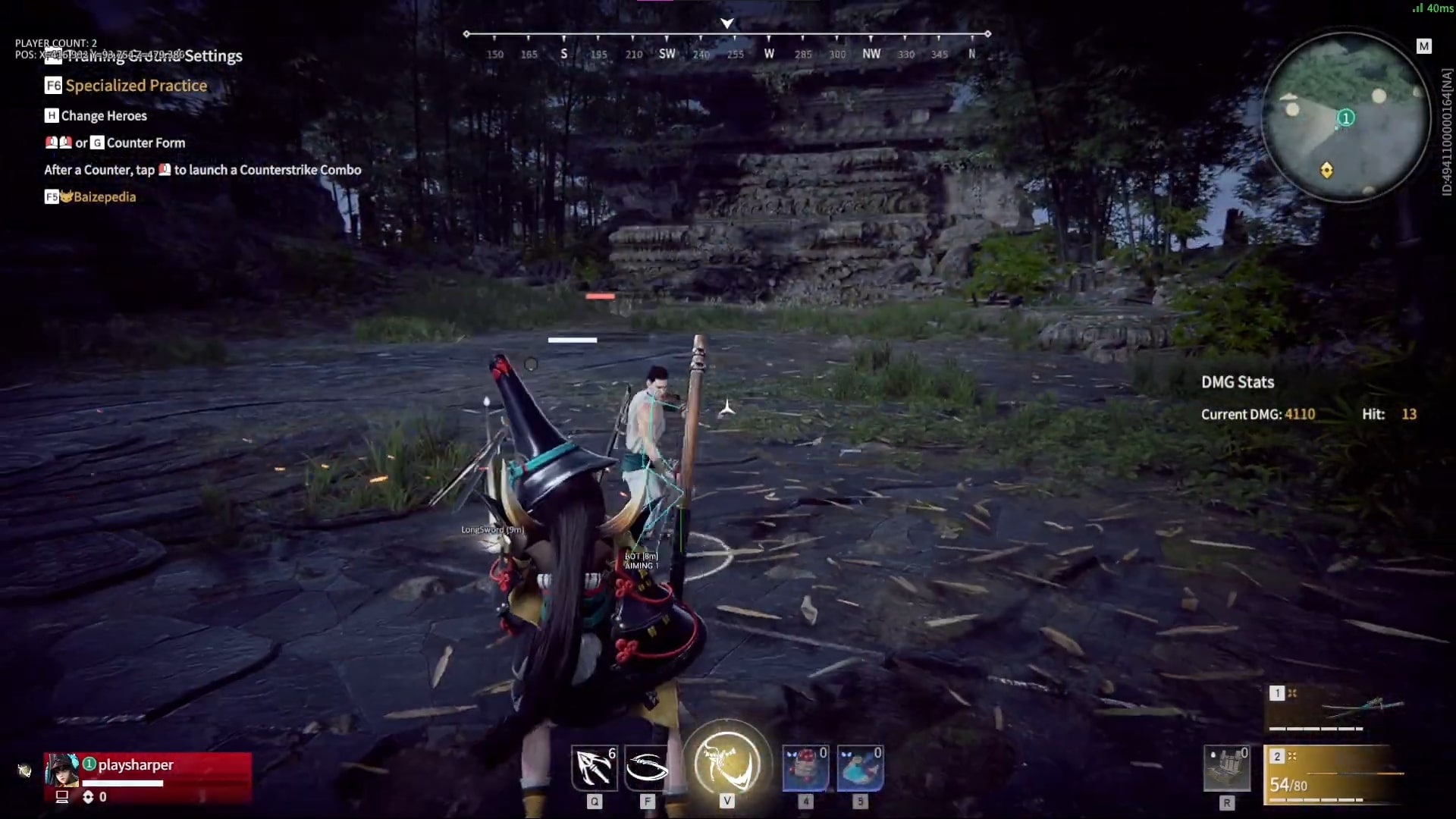Open Specialized Practice option
This screenshot has height=819, width=1456.
pyautogui.click(x=135, y=86)
